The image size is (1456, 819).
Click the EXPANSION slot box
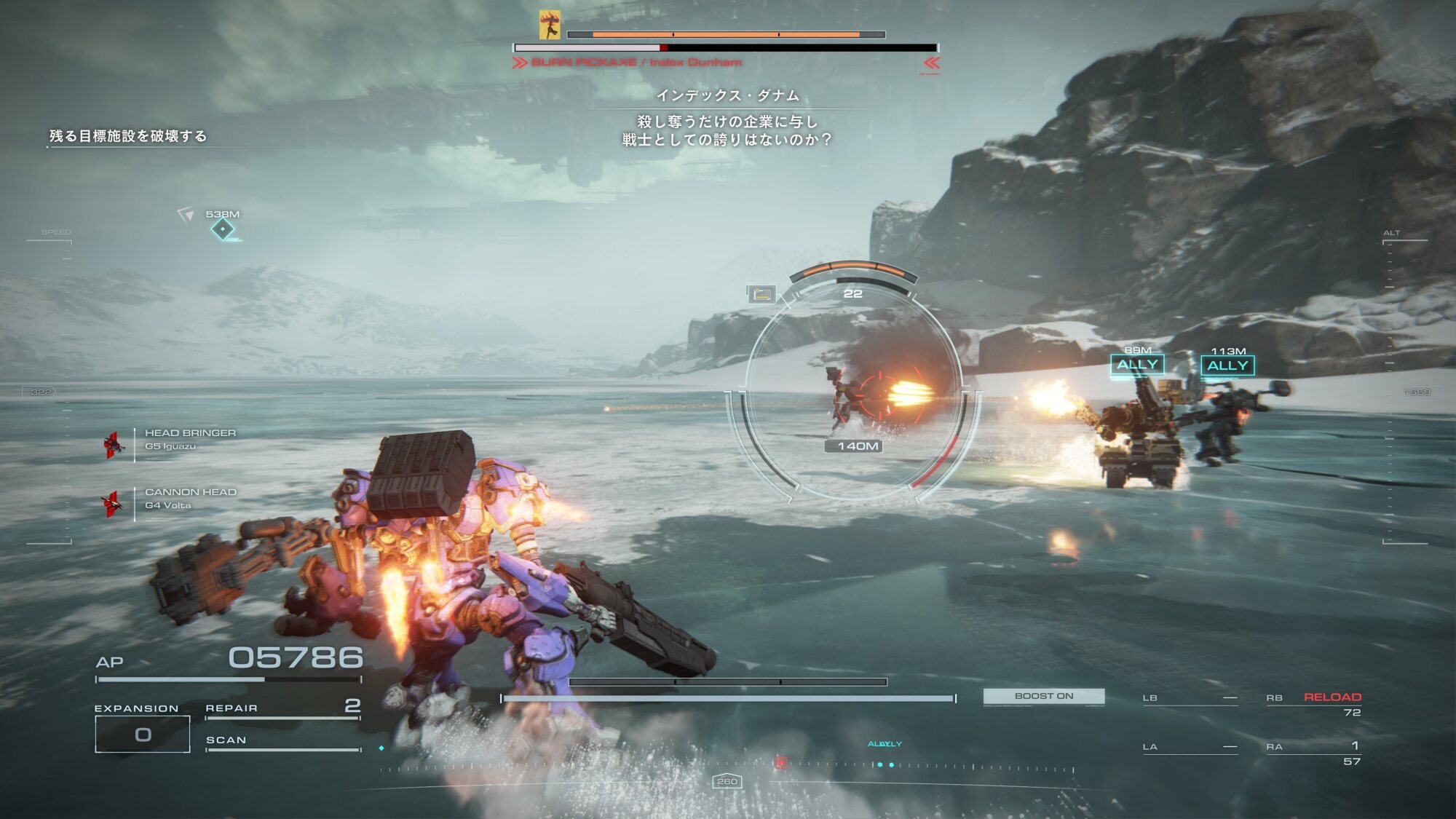point(143,734)
